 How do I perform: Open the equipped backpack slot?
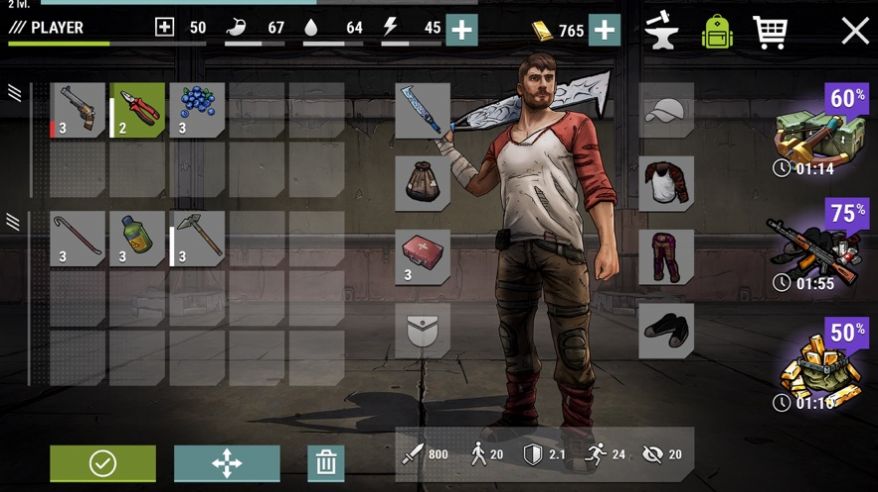pyautogui.click(x=422, y=183)
